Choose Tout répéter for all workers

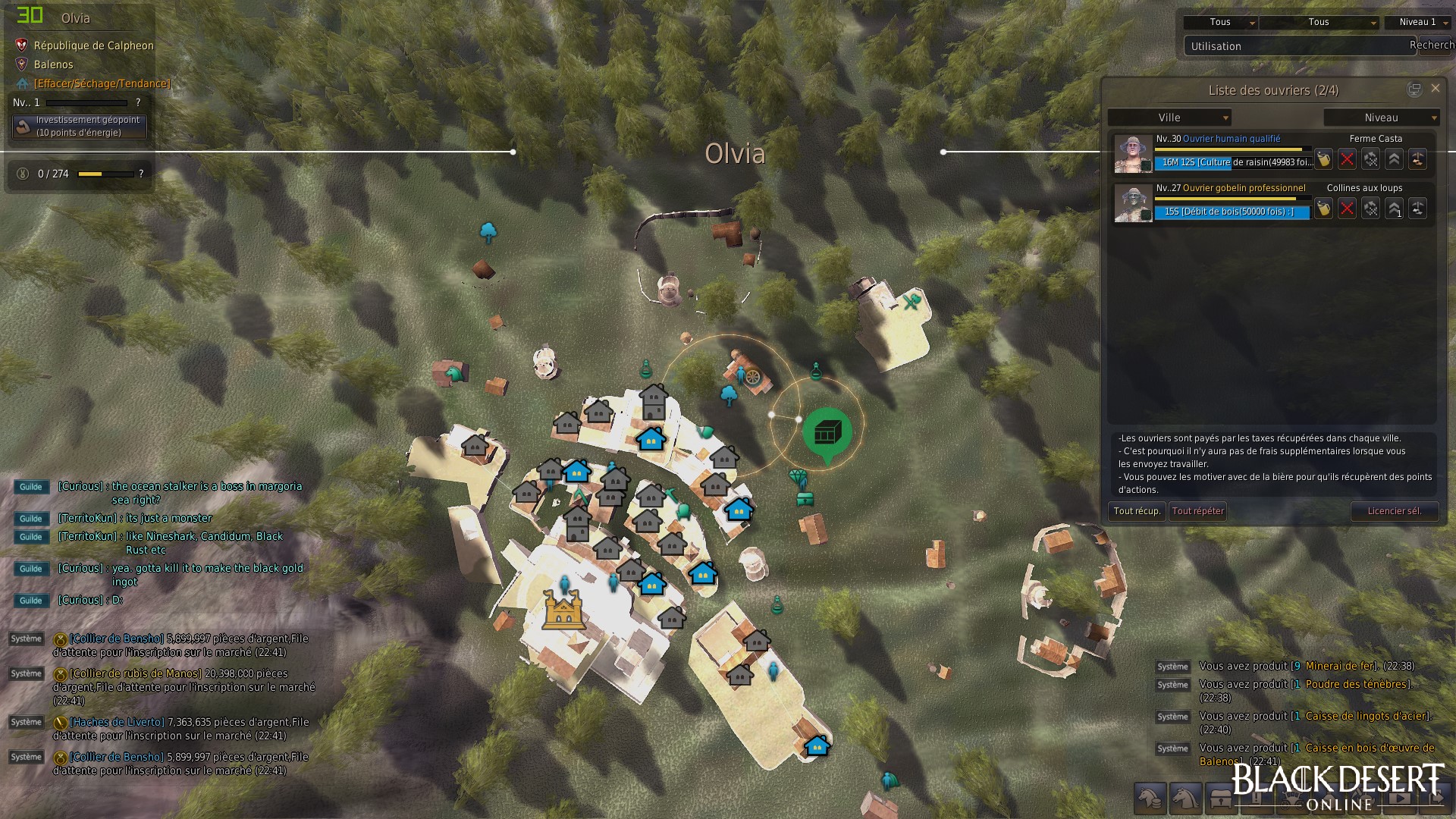tap(1198, 511)
